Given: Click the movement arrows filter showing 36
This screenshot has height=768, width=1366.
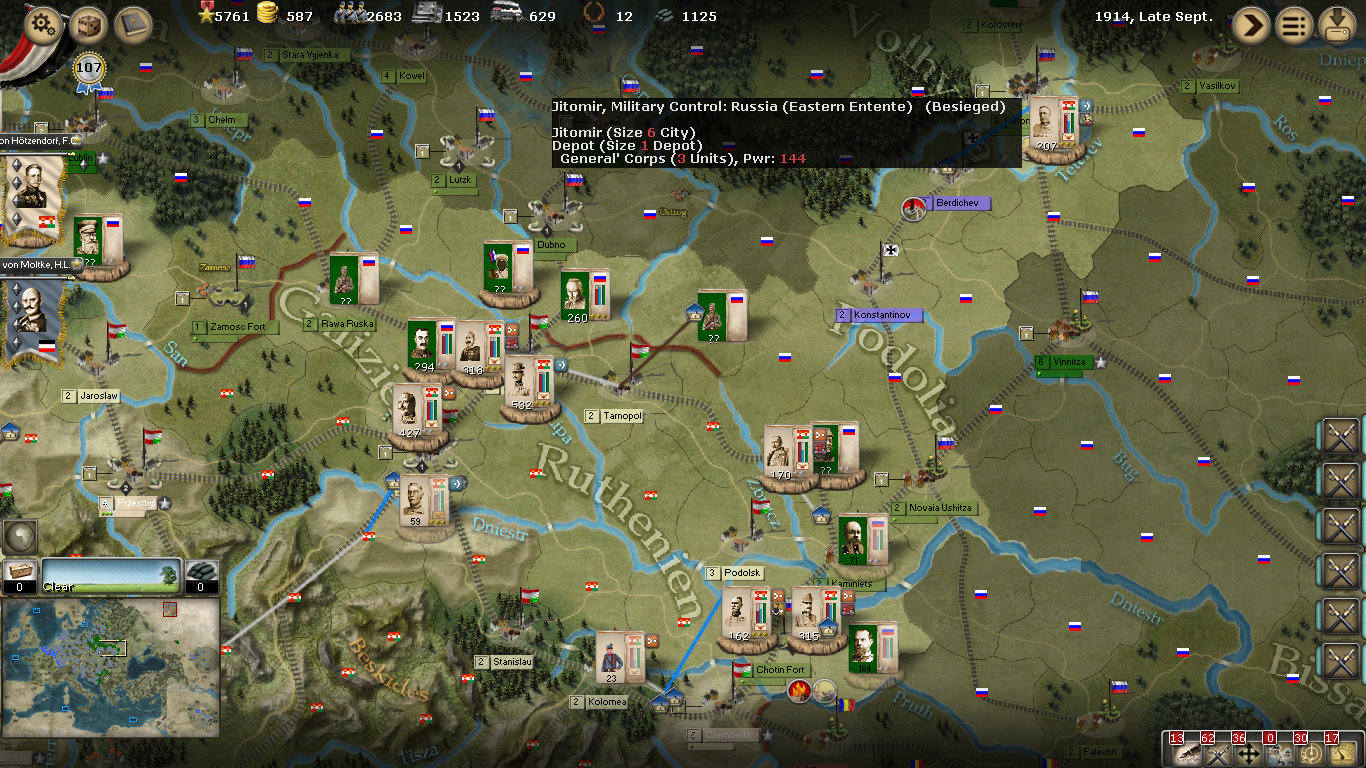Looking at the screenshot, I should 1247,751.
